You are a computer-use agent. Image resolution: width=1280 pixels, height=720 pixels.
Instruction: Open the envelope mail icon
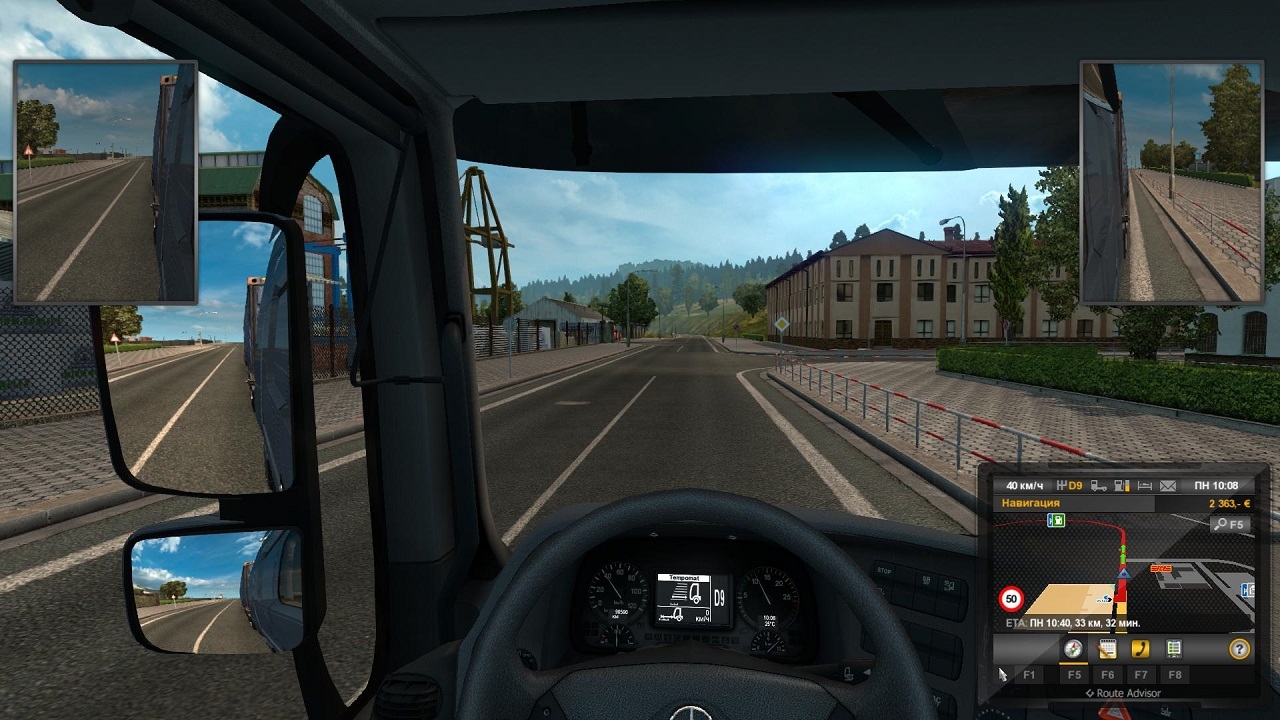point(1167,486)
